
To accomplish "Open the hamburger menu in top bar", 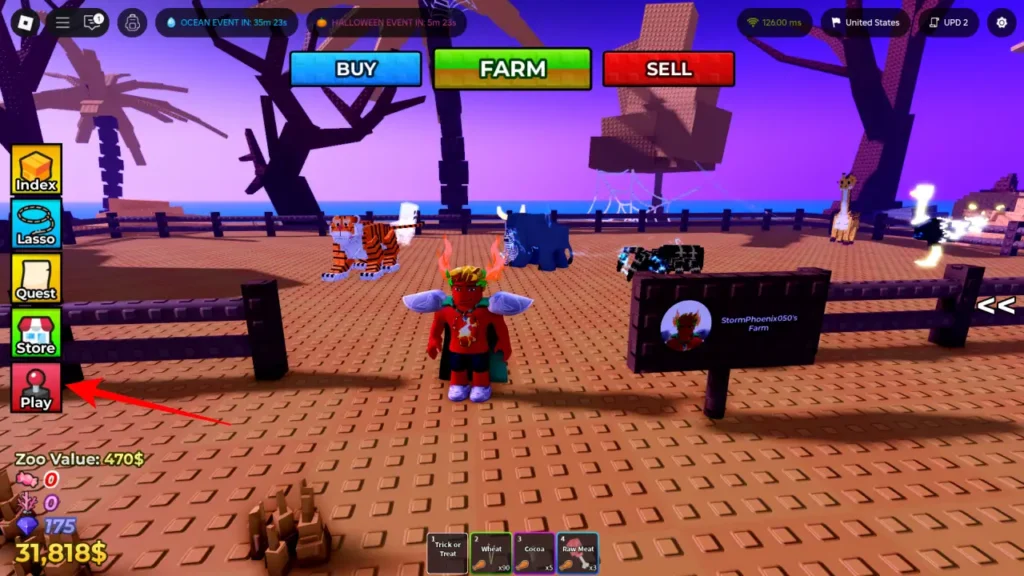I will pos(62,22).
